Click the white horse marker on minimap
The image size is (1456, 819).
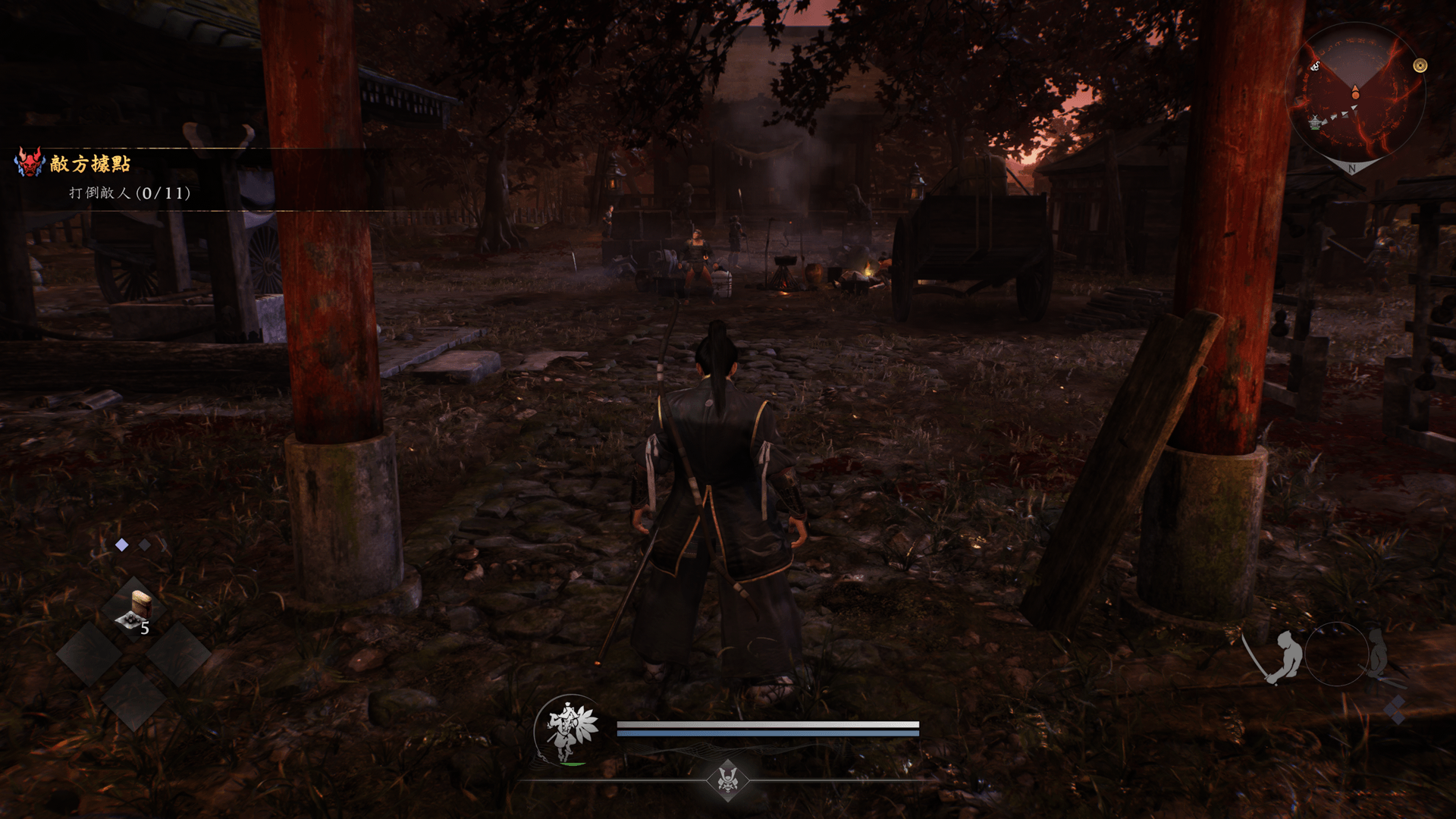coord(1316,66)
